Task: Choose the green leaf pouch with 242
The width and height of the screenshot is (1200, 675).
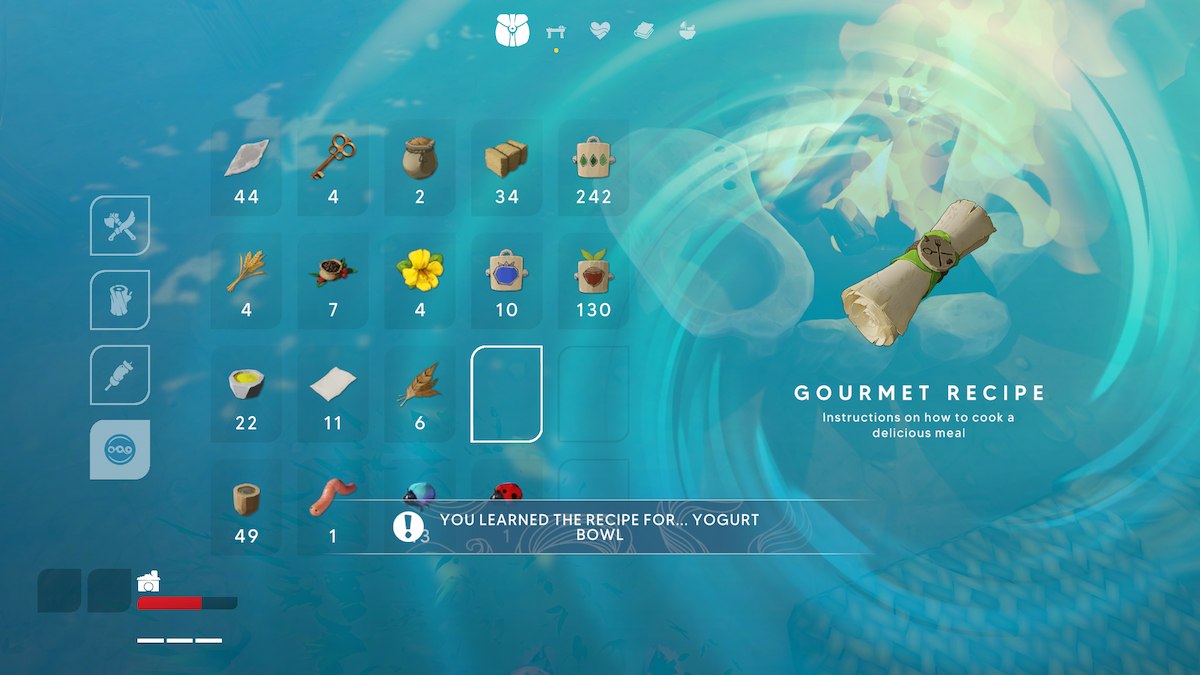Action: (593, 166)
